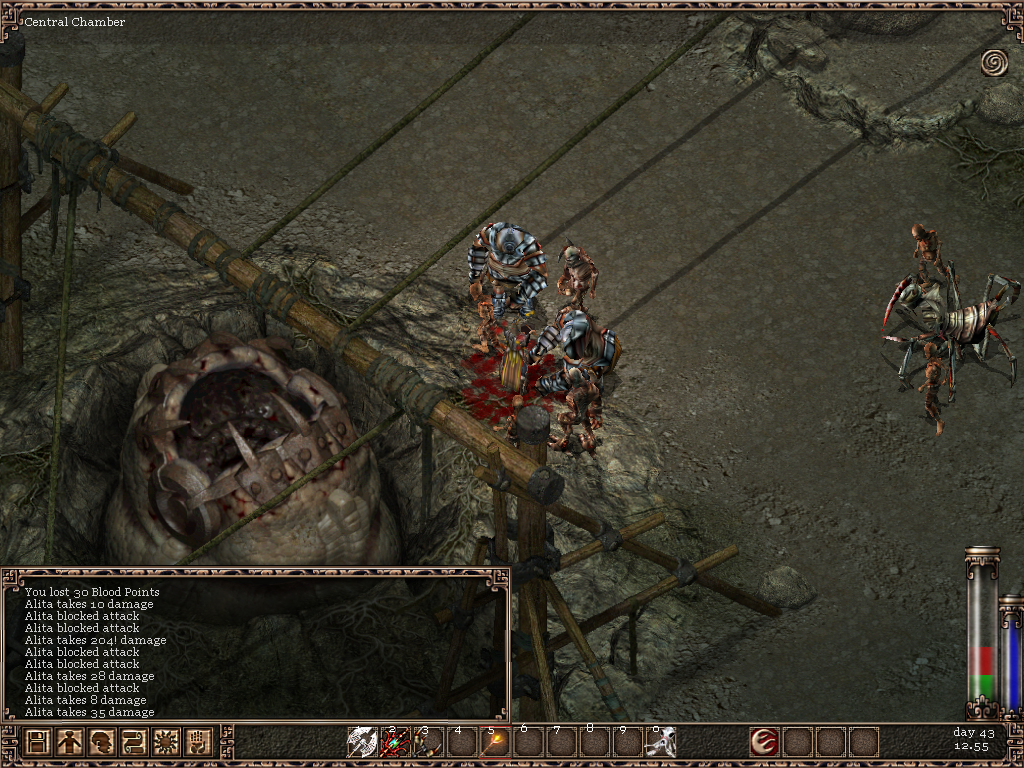1024x768 pixels.
Task: Activate the red swirl ability icon
Action: pyautogui.click(x=765, y=742)
